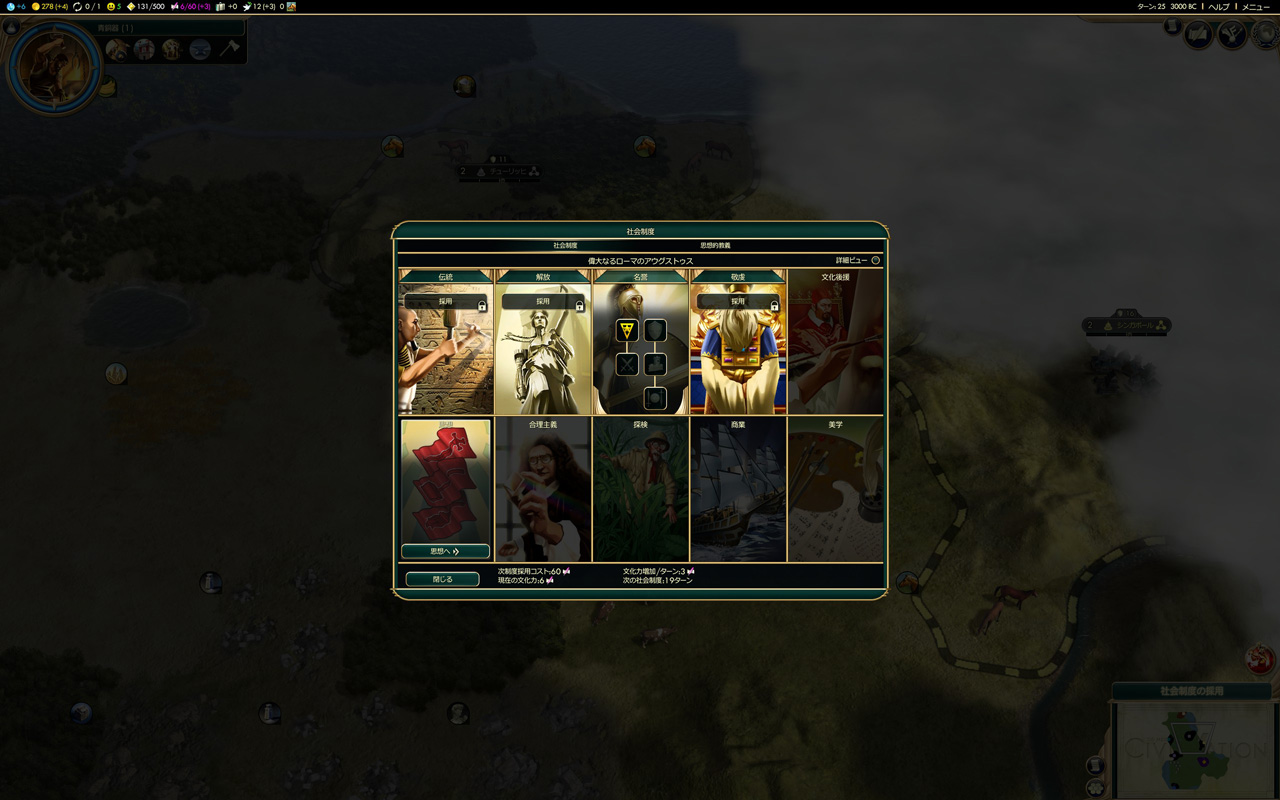Select the crossed swords Honor policy icon

[x=627, y=364]
